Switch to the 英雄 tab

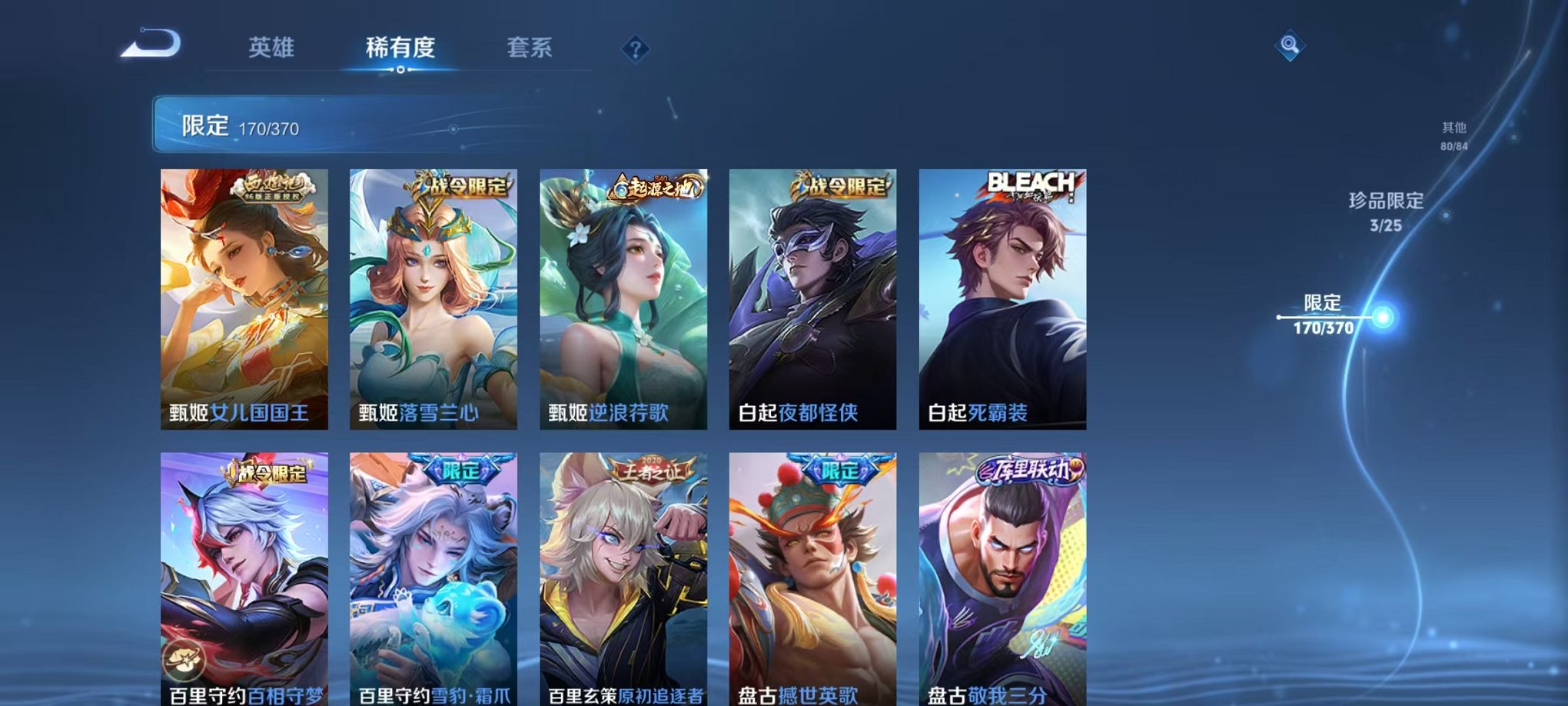point(272,48)
